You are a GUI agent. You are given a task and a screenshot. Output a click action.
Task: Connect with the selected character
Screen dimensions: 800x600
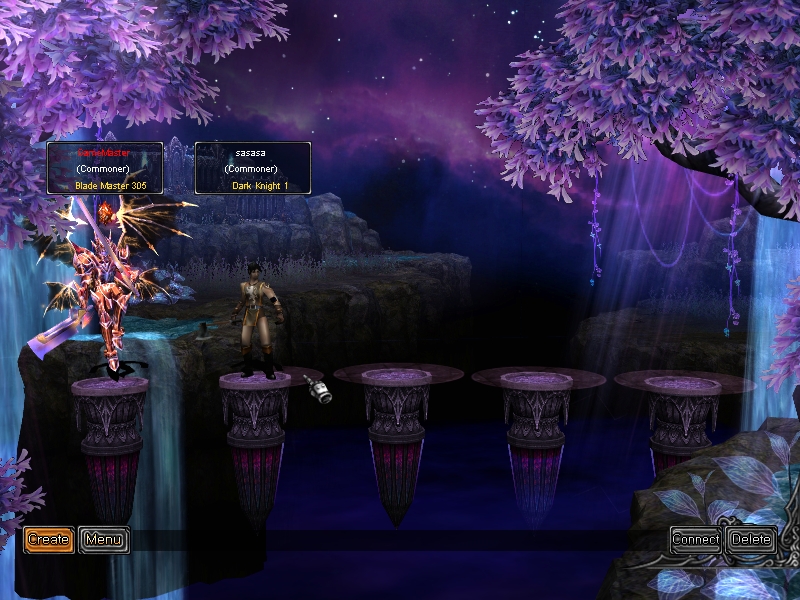click(x=696, y=540)
